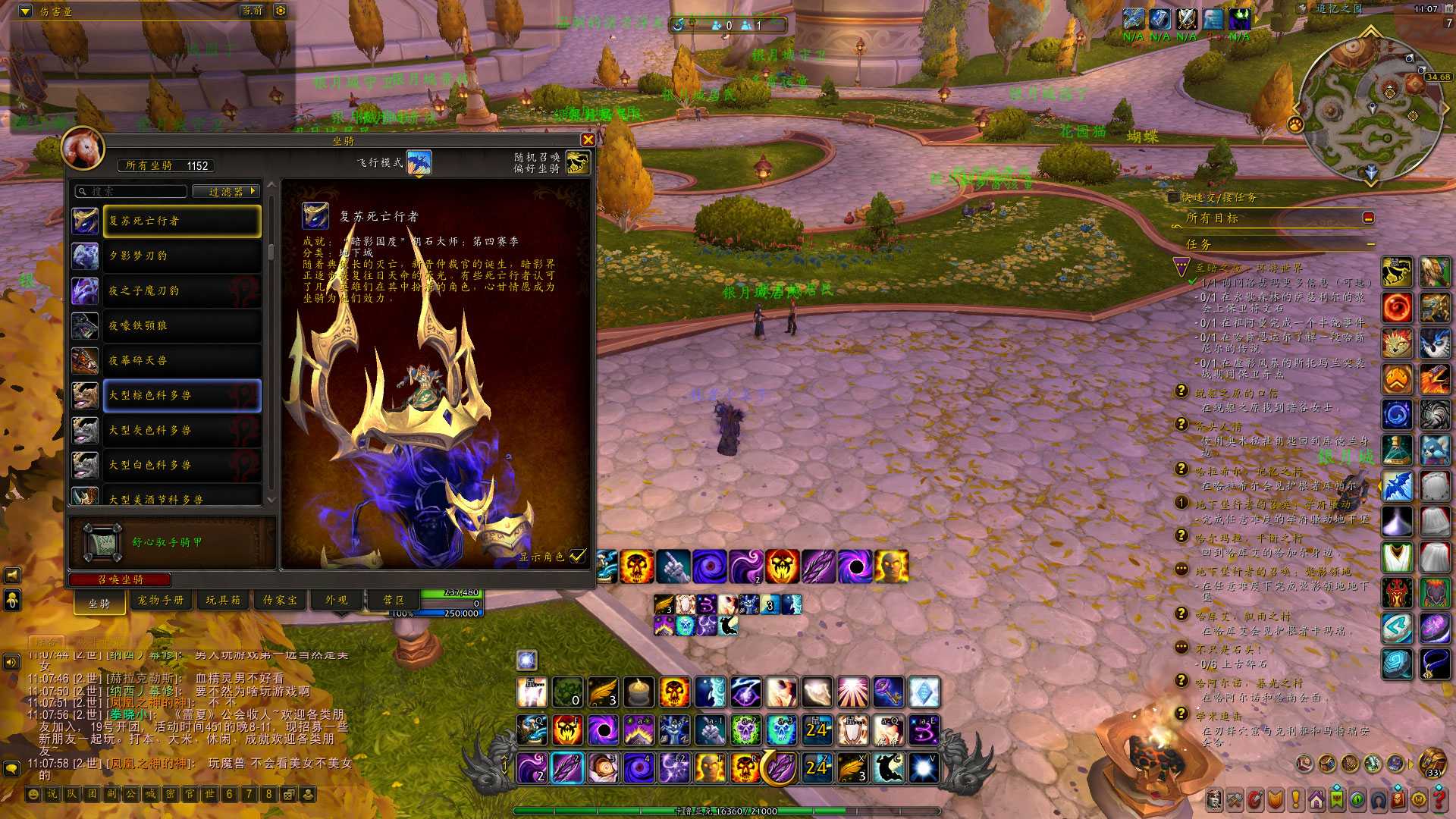The width and height of the screenshot is (1456, 819).
Task: Click the 舒心驭手骑甲 equipment slot
Action: coord(102,542)
